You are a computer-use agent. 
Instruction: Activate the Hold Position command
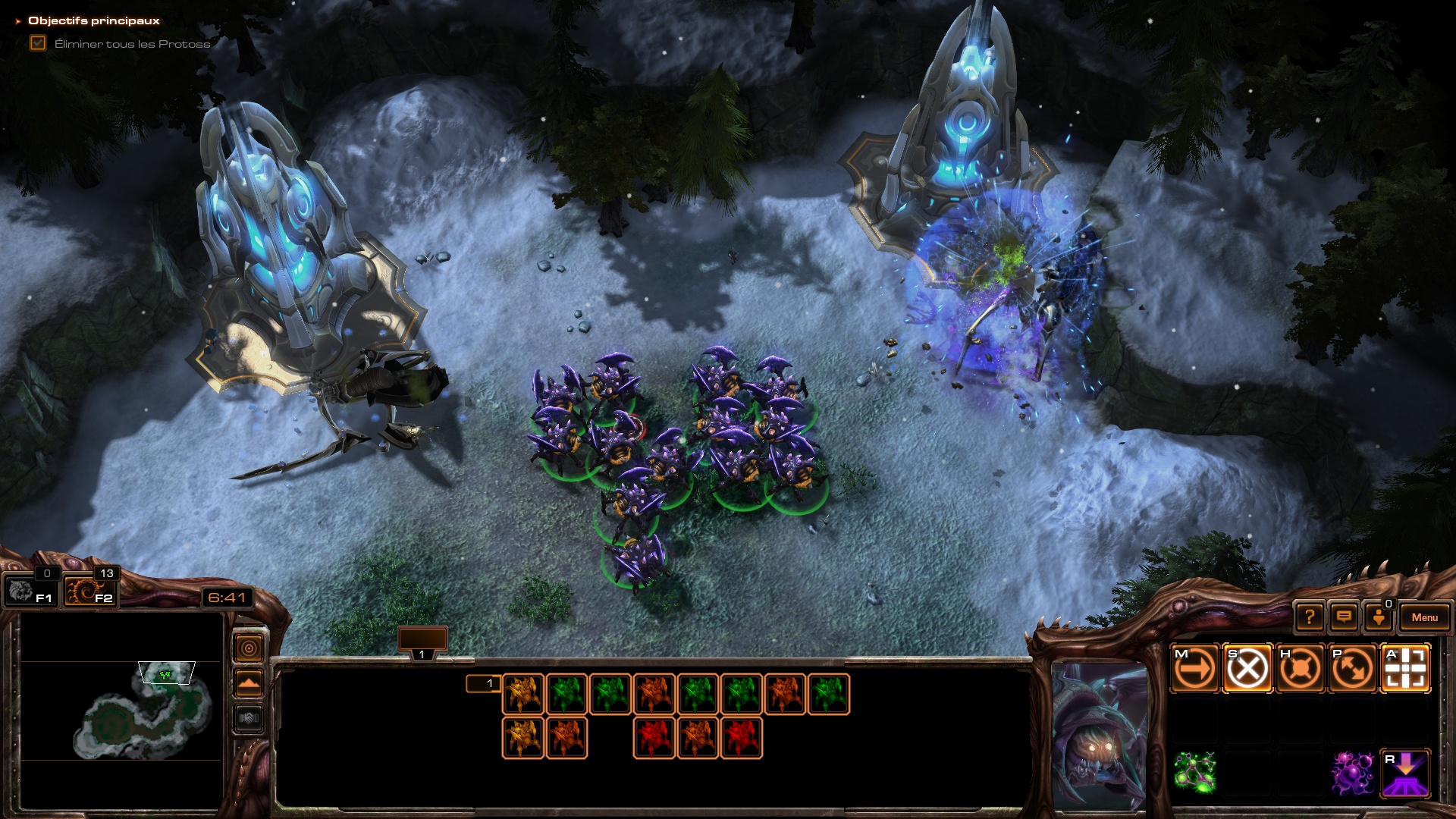pos(1300,669)
